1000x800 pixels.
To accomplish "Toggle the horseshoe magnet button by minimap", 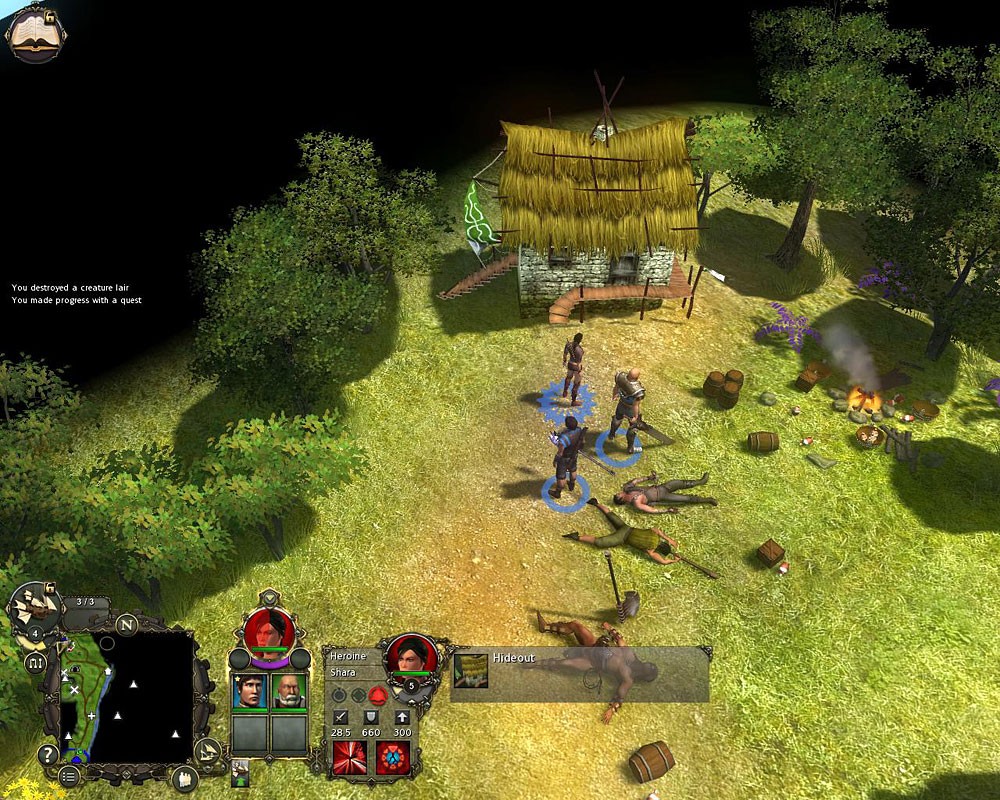I will click(x=36, y=663).
